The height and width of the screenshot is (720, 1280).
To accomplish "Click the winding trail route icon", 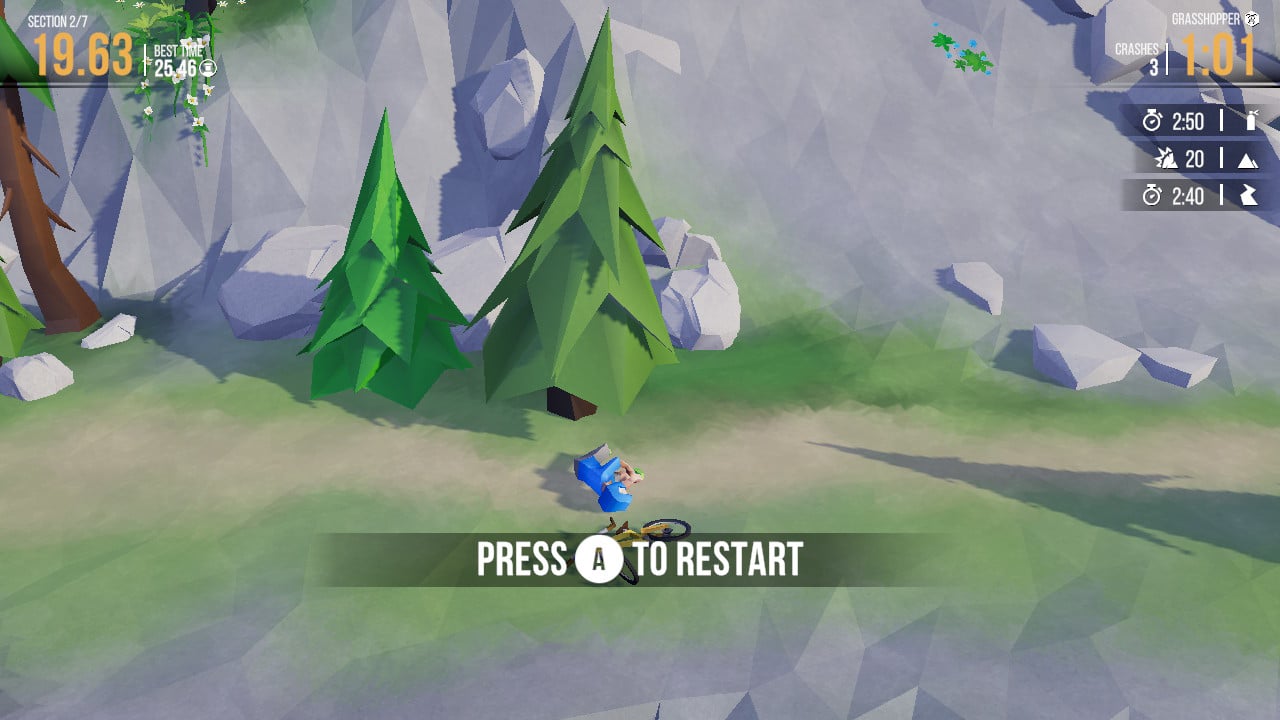I will (x=1248, y=196).
